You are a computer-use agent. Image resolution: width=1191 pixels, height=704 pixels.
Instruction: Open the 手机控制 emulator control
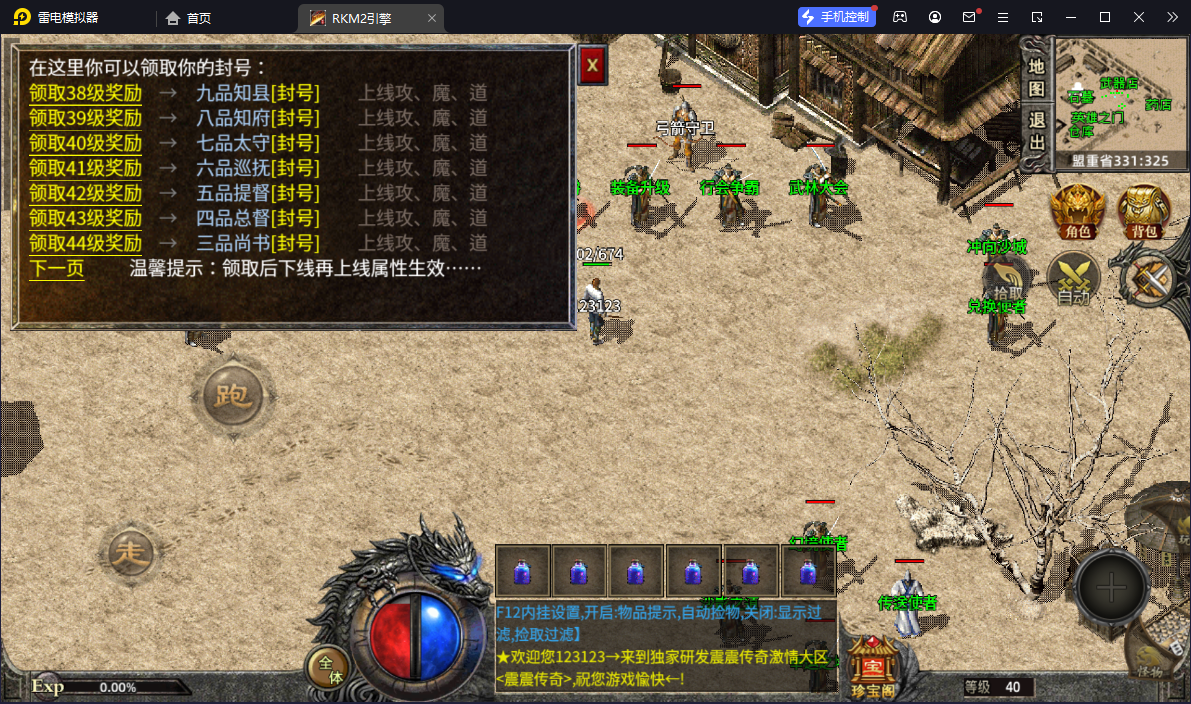pos(835,17)
